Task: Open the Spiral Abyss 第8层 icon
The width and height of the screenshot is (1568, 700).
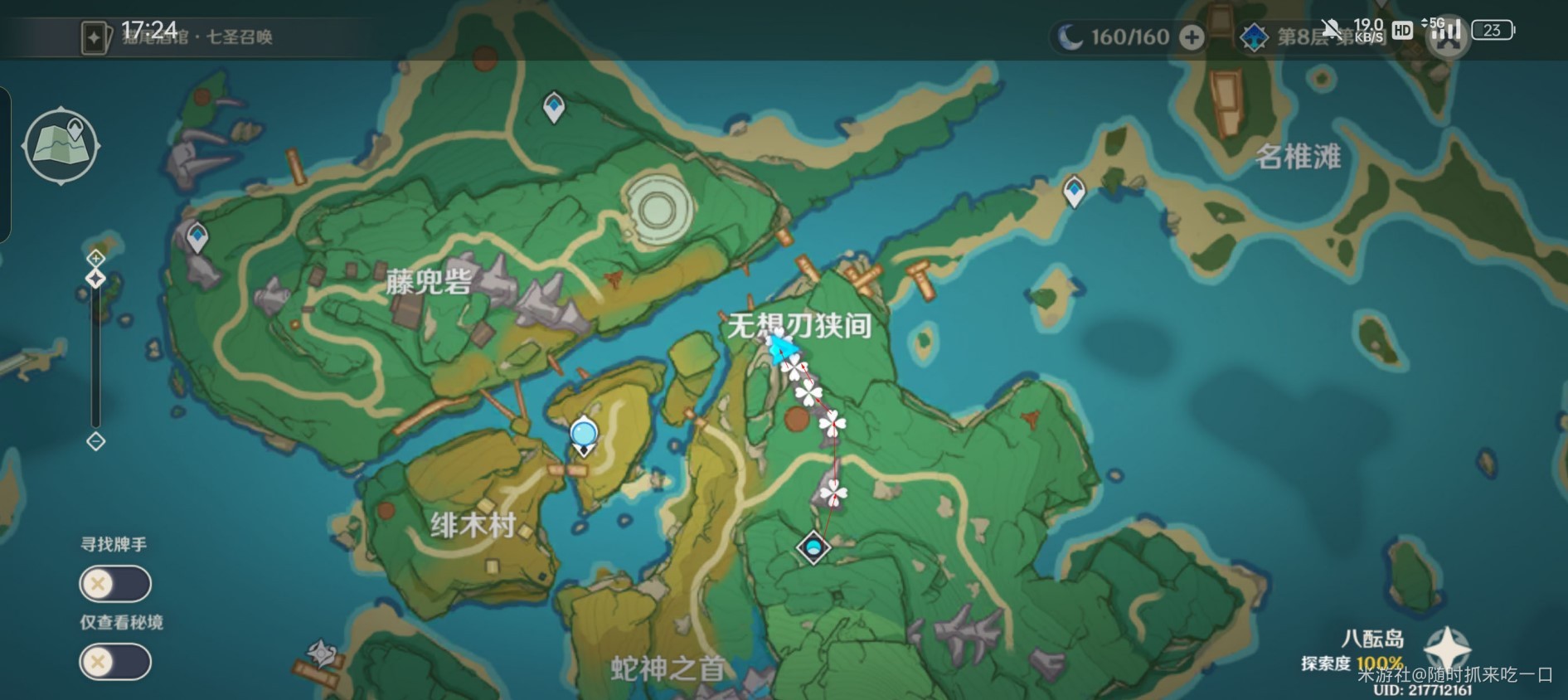Action: (1254, 35)
